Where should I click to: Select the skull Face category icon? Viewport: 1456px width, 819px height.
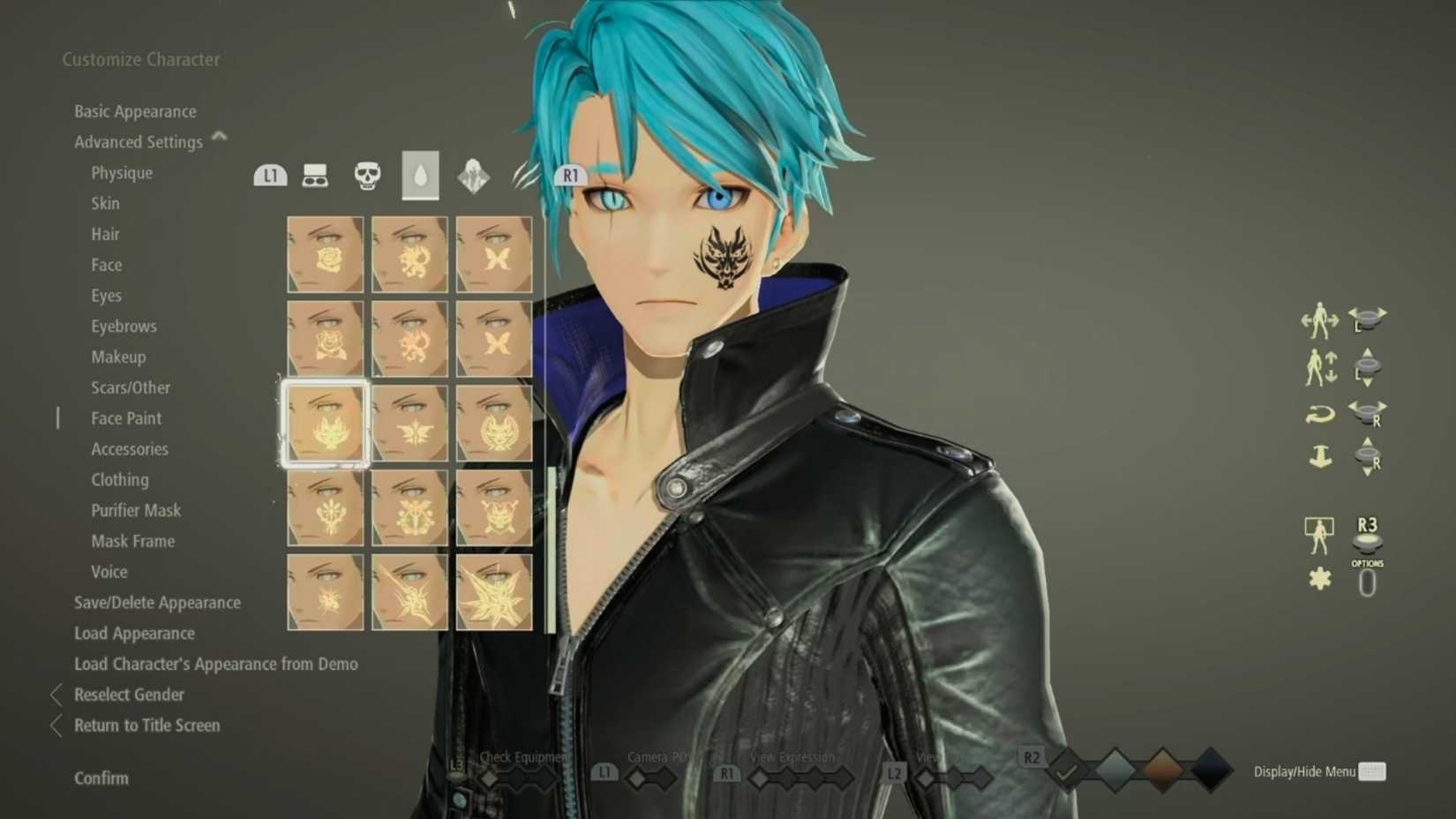[x=368, y=174]
